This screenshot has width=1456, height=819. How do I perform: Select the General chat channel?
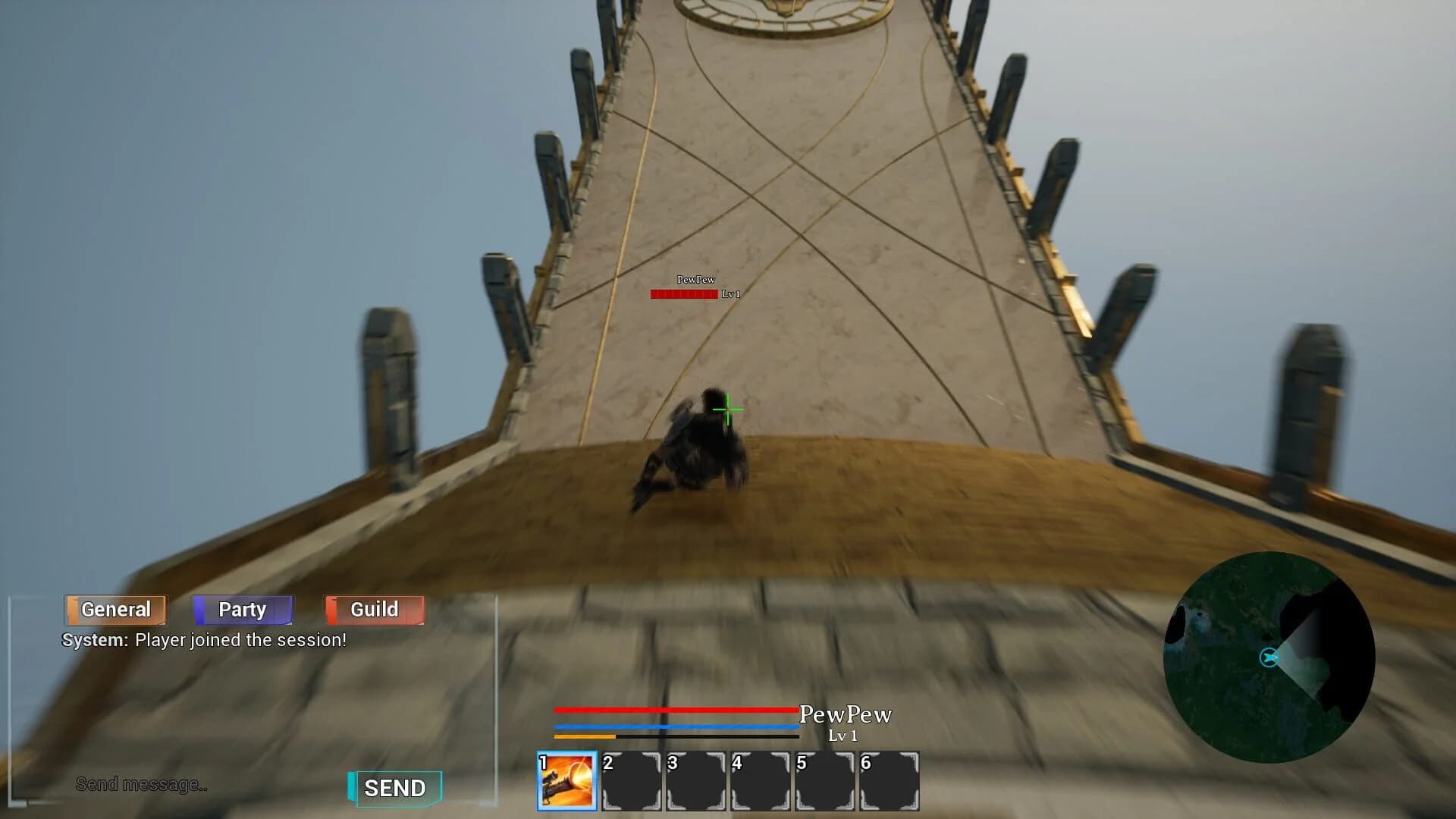(x=115, y=609)
